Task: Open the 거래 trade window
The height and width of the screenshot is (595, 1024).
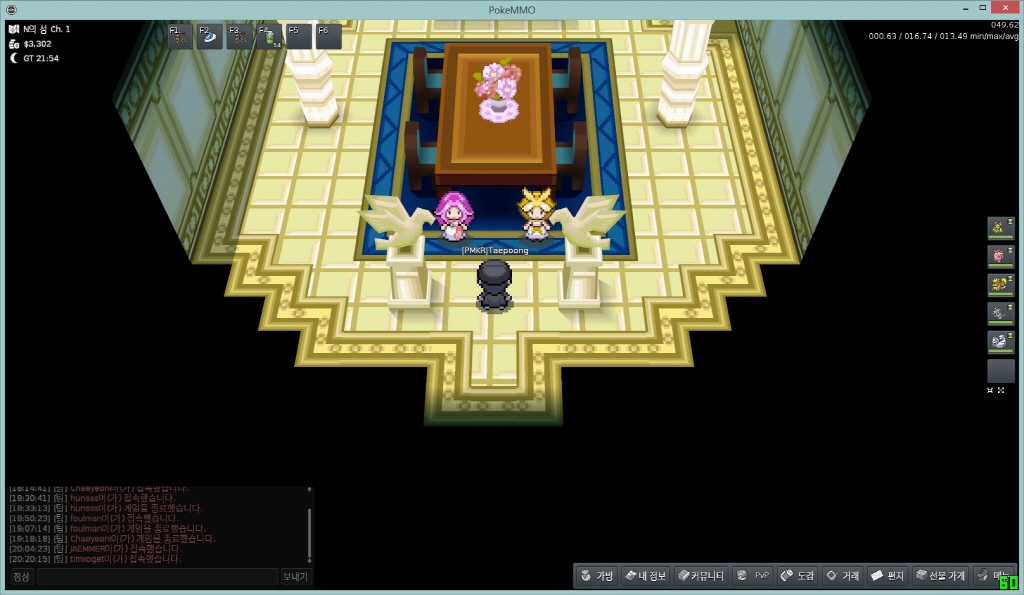Action: coord(842,576)
